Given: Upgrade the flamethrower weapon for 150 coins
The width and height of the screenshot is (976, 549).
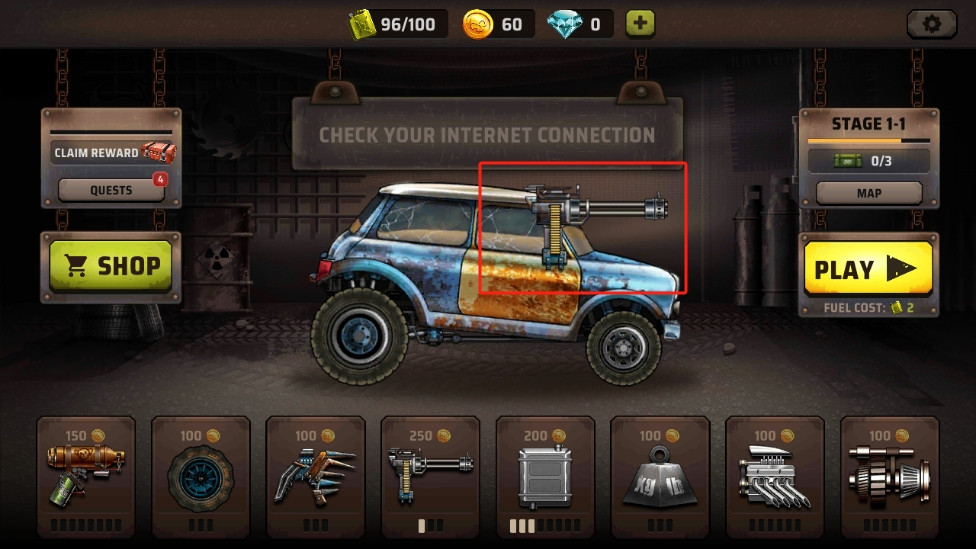Looking at the screenshot, I should (x=86, y=476).
